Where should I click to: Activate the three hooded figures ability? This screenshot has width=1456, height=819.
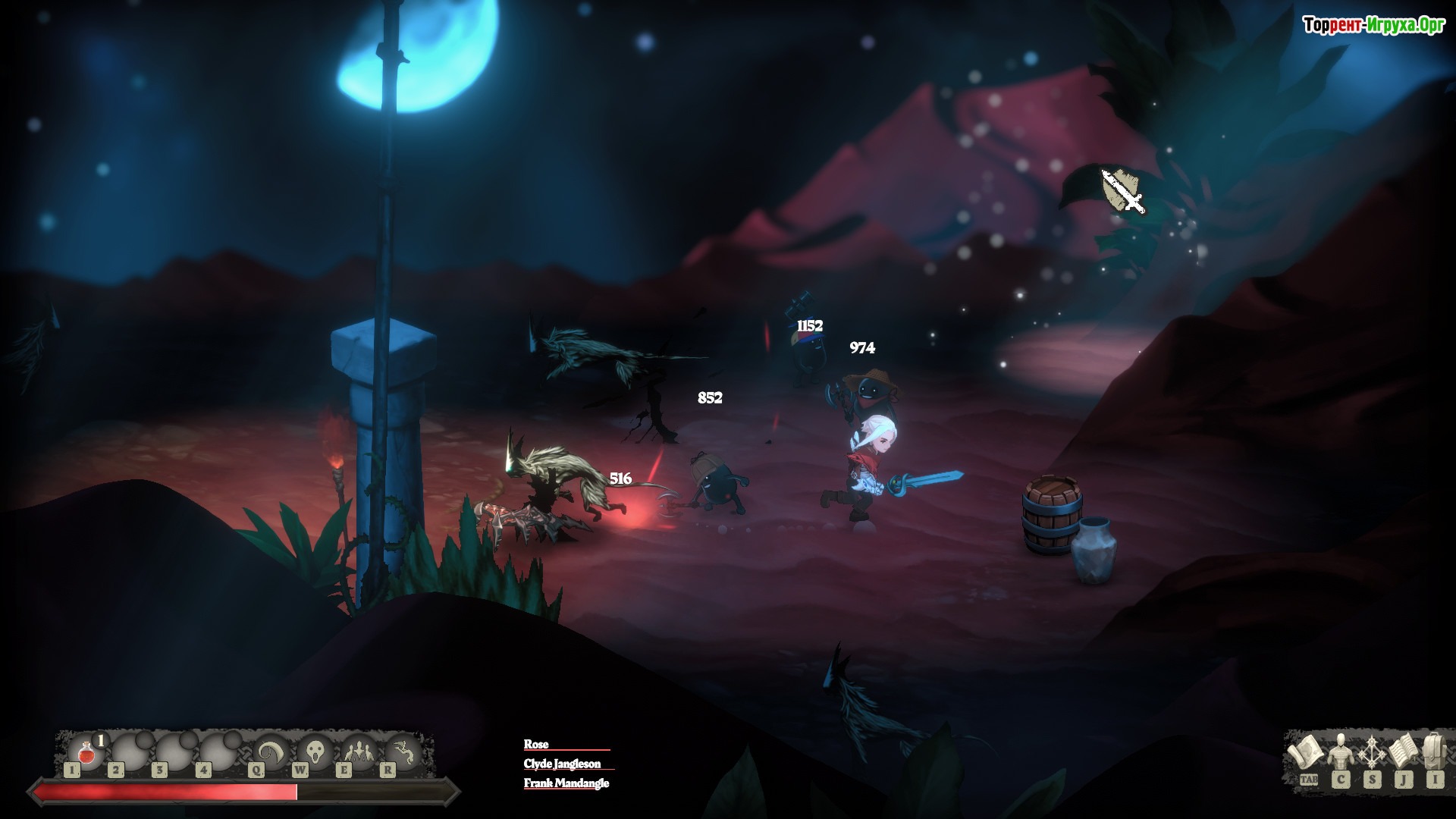[x=356, y=752]
